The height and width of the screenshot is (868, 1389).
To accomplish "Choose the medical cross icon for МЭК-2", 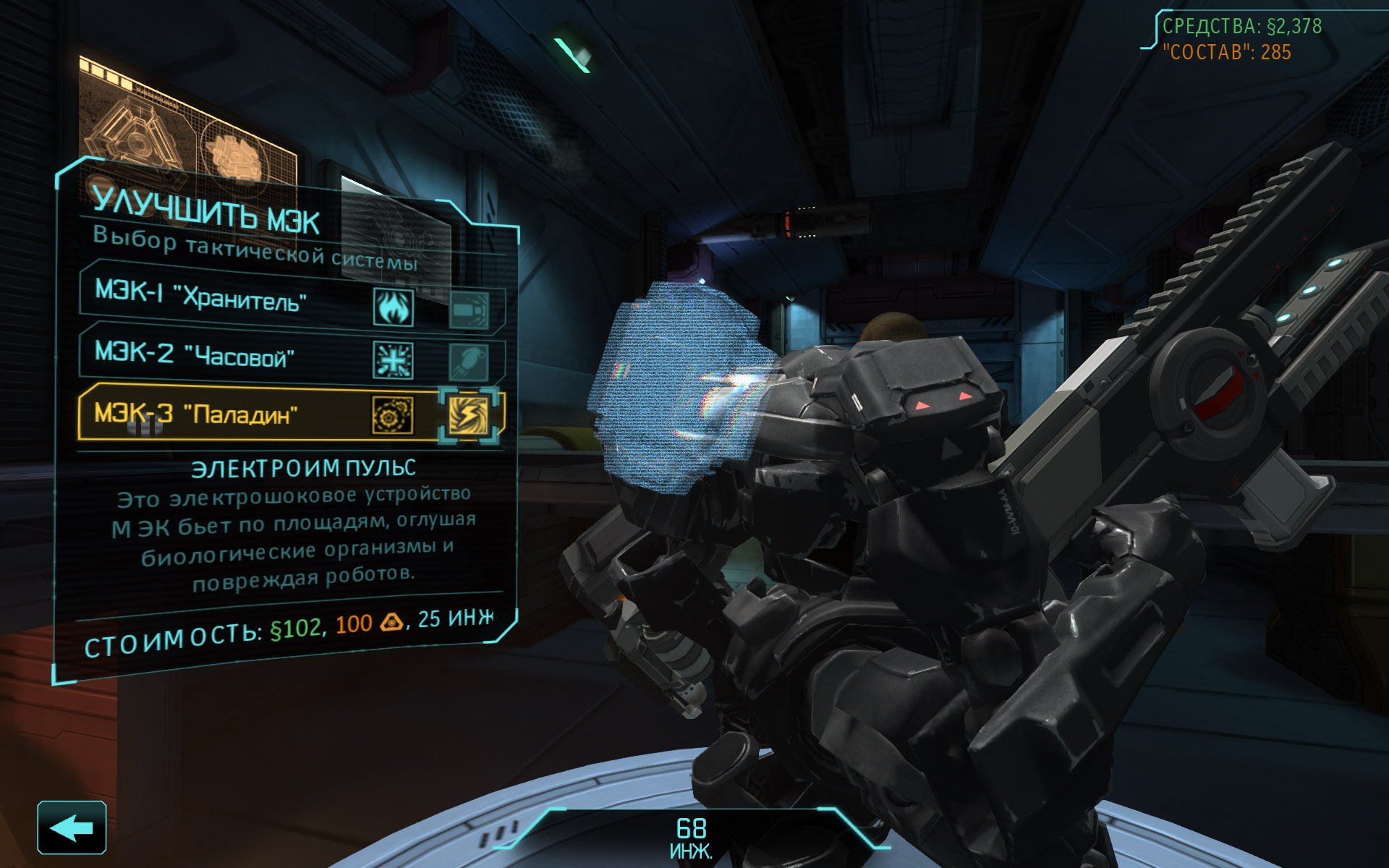I will (x=394, y=360).
